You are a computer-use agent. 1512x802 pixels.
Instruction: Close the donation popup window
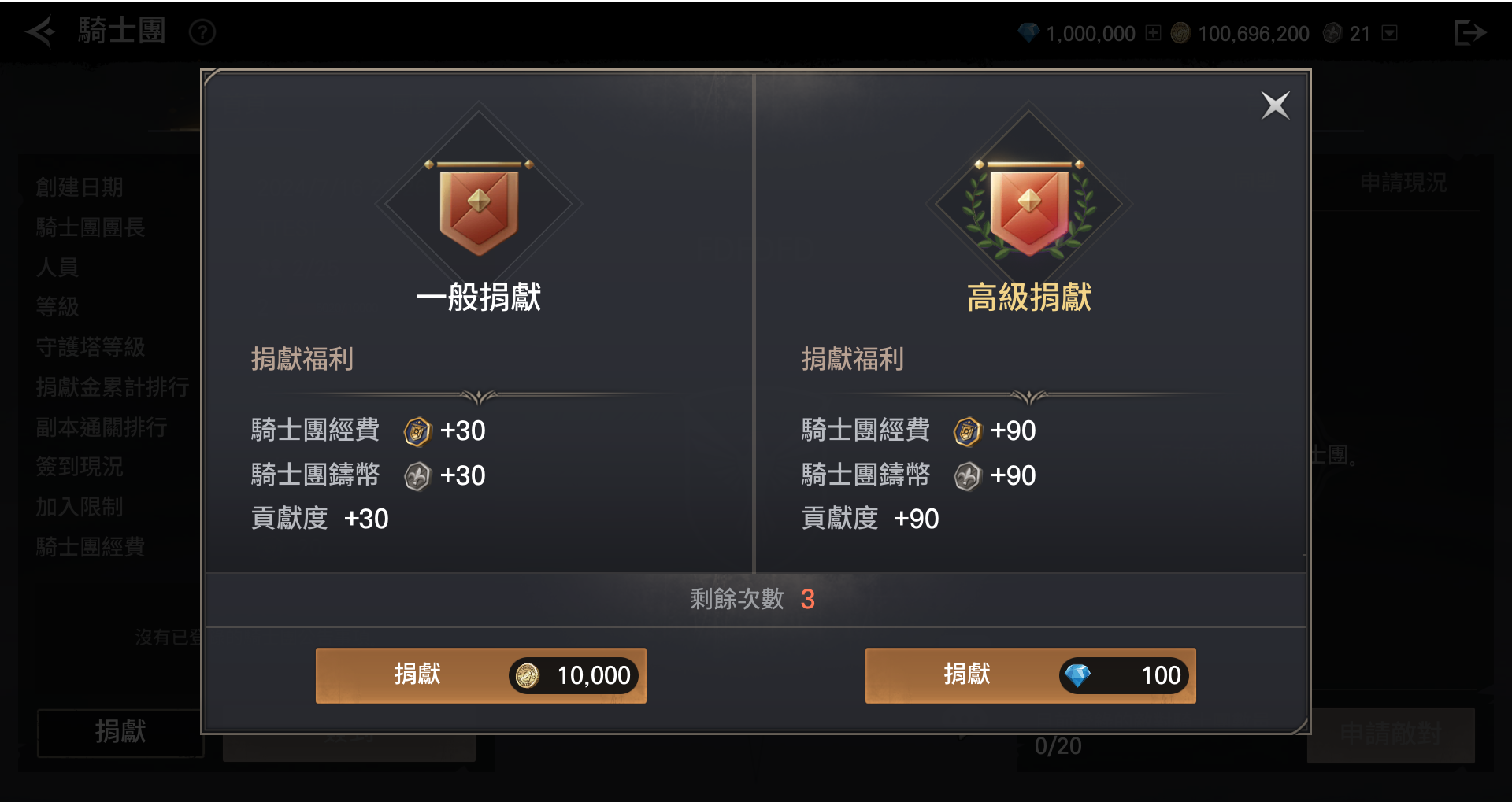coord(1275,105)
